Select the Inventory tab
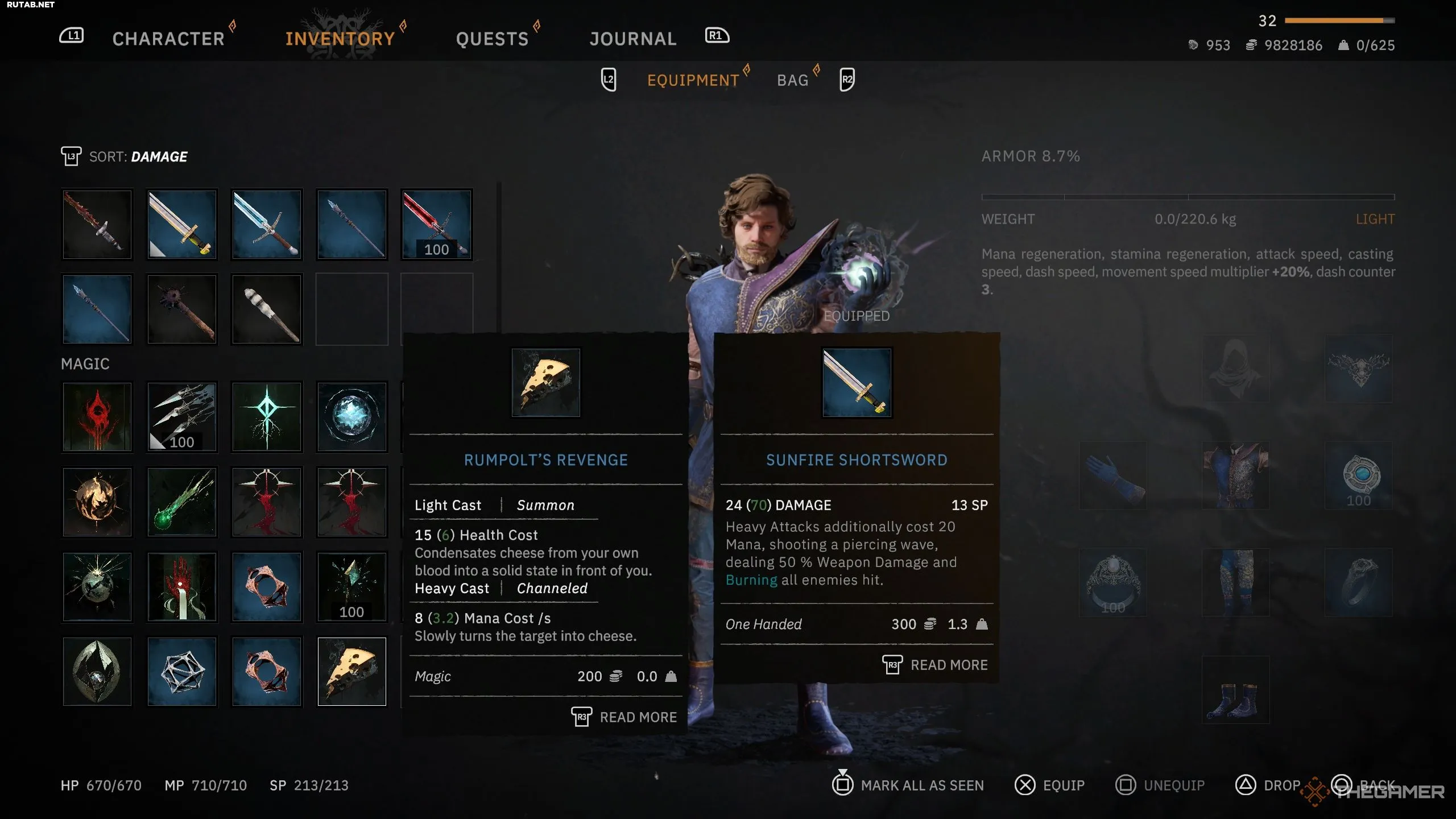 340,39
